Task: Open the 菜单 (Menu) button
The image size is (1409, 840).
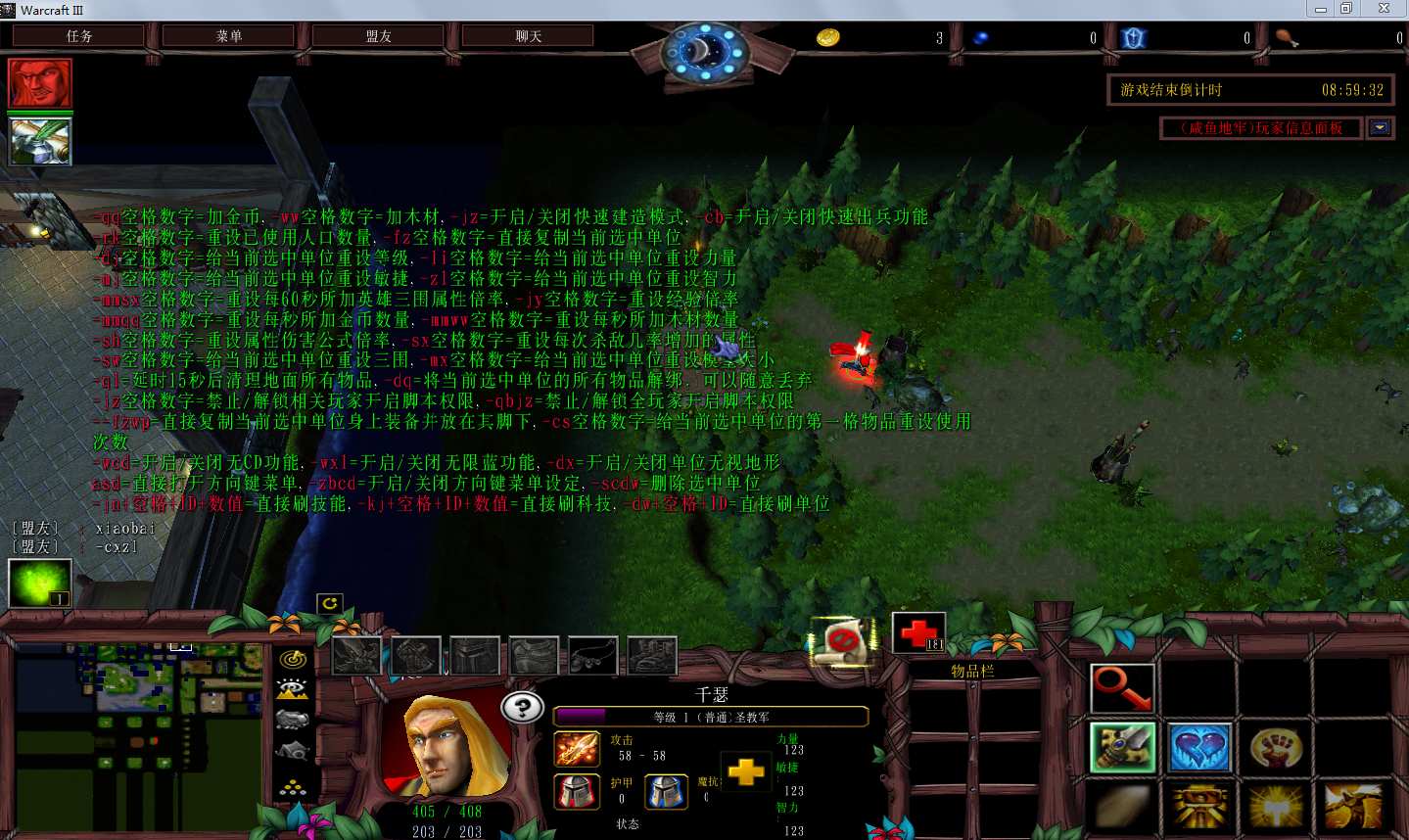Action: point(229,36)
